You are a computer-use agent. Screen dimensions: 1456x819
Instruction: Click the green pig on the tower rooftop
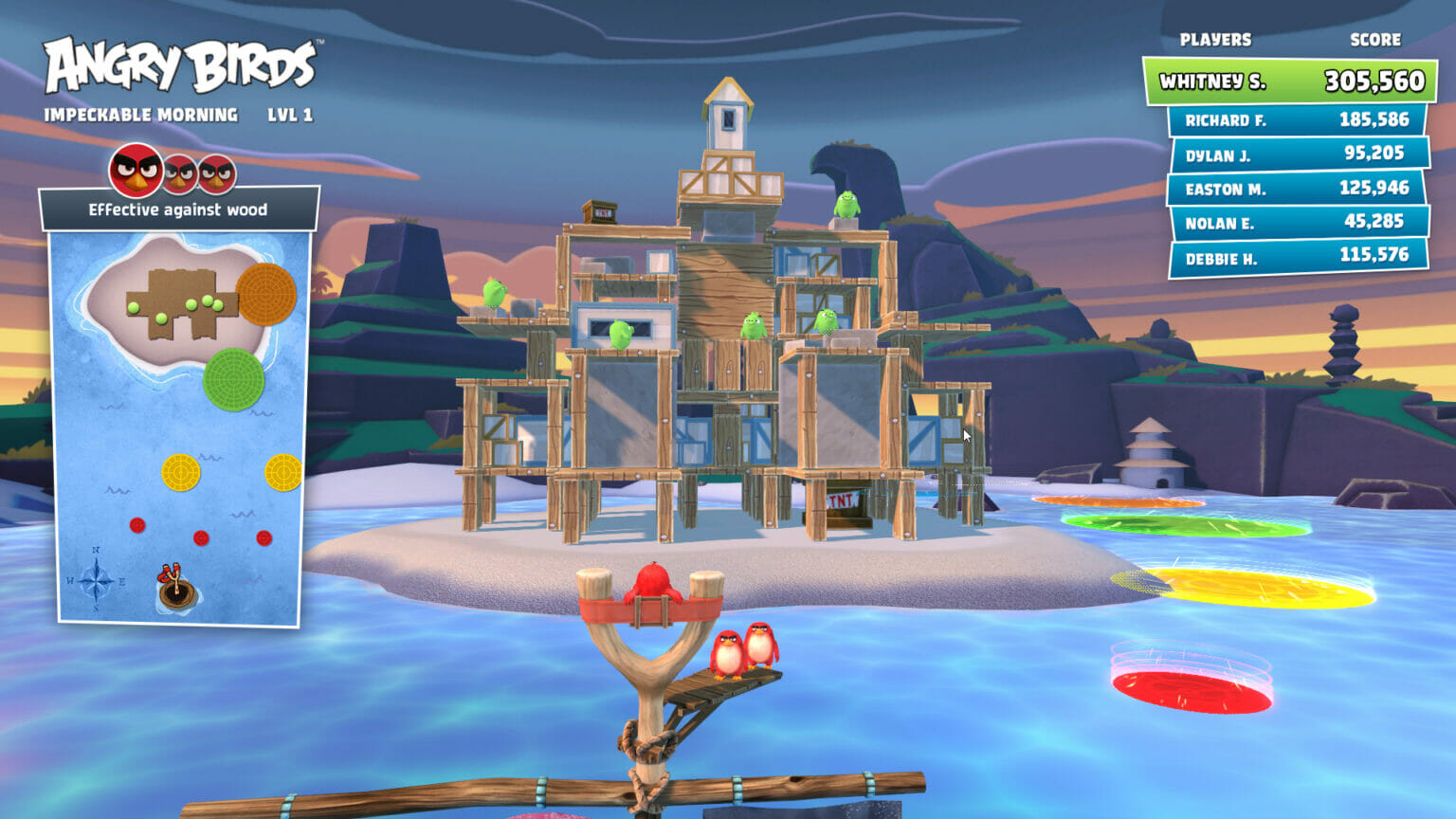click(x=847, y=205)
